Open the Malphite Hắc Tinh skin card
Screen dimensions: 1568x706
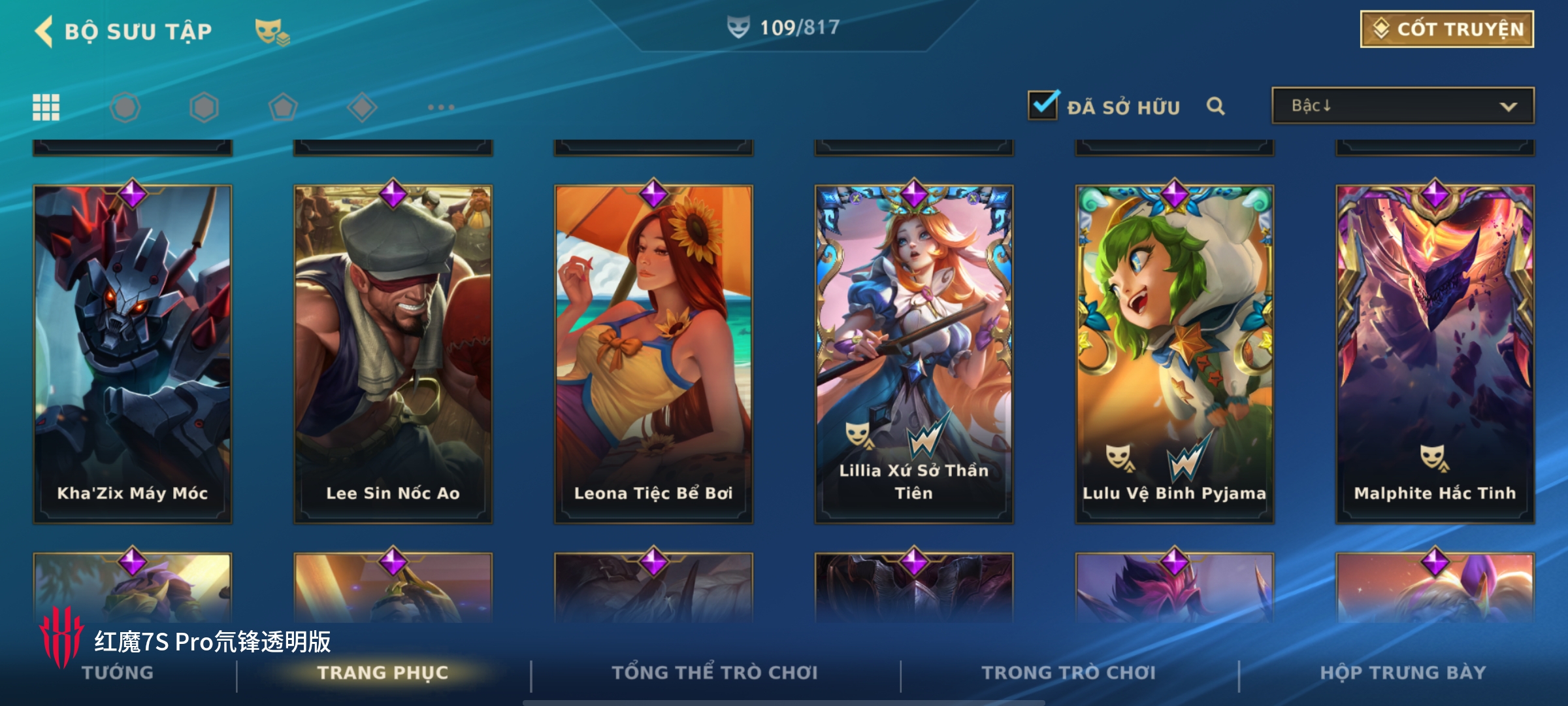(1435, 353)
